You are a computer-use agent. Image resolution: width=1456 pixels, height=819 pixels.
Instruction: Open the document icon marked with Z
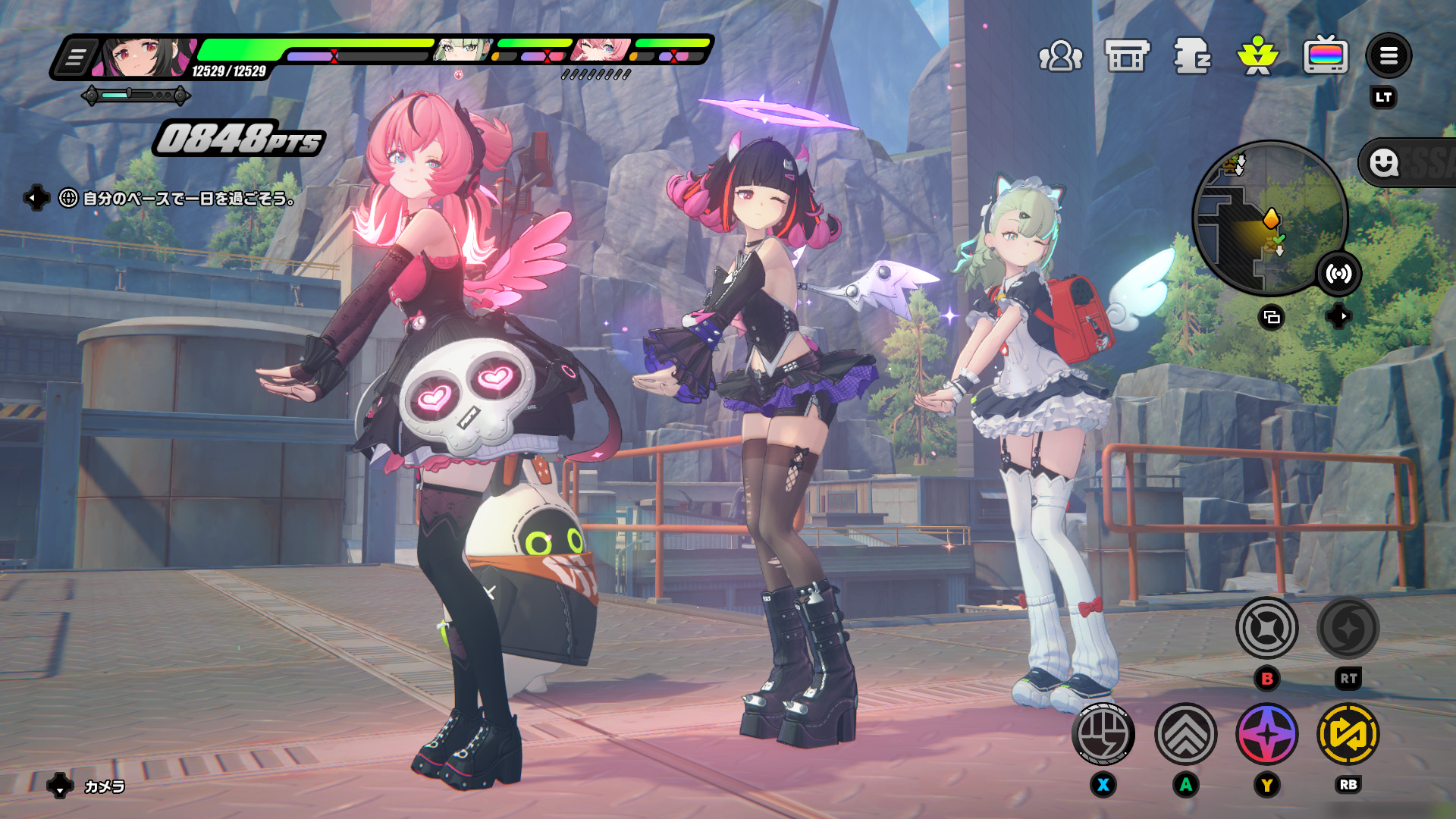tap(1192, 56)
